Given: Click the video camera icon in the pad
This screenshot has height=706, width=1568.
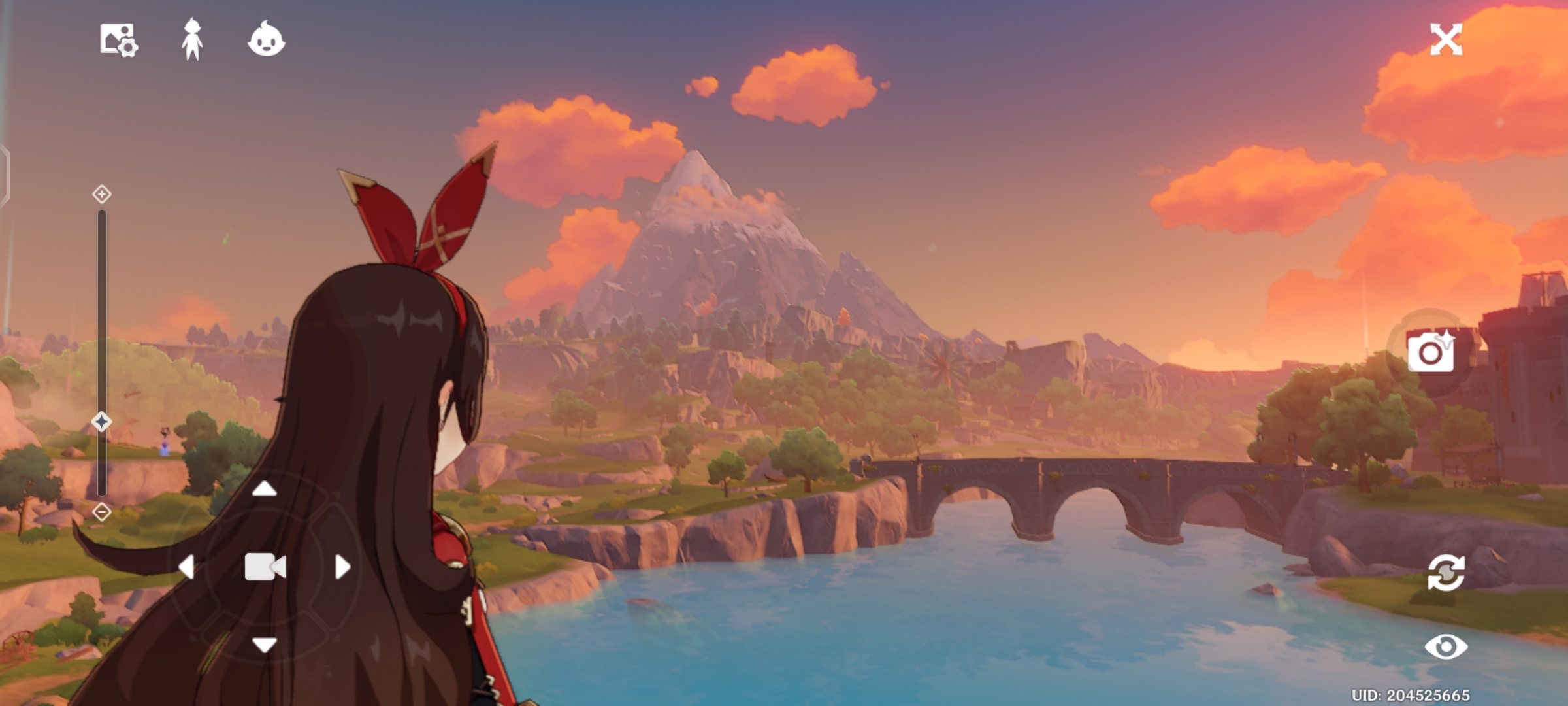Looking at the screenshot, I should click(265, 567).
